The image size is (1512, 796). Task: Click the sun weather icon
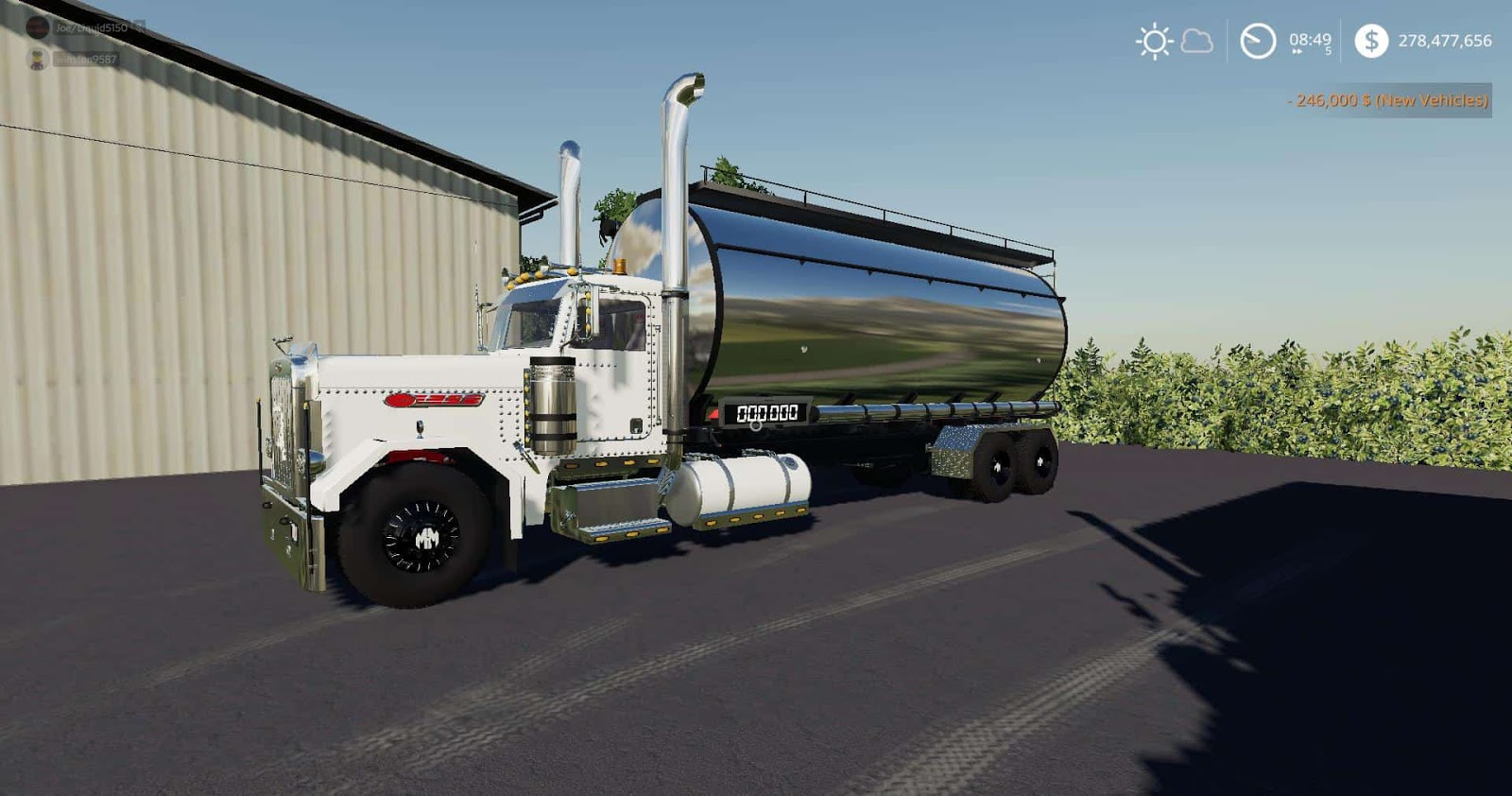coord(1155,42)
